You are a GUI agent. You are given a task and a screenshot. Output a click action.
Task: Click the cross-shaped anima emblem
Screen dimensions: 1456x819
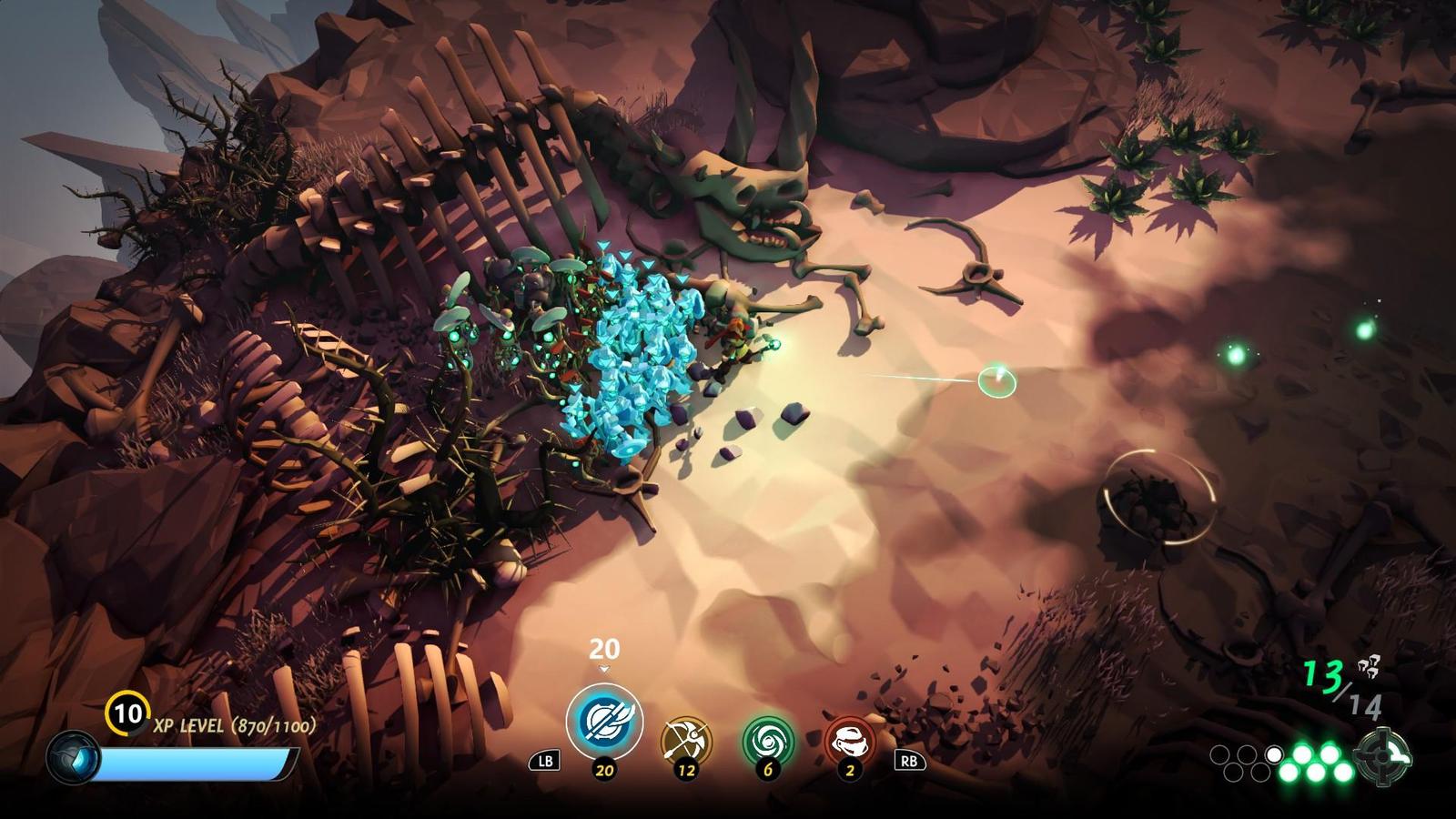pos(1382,756)
